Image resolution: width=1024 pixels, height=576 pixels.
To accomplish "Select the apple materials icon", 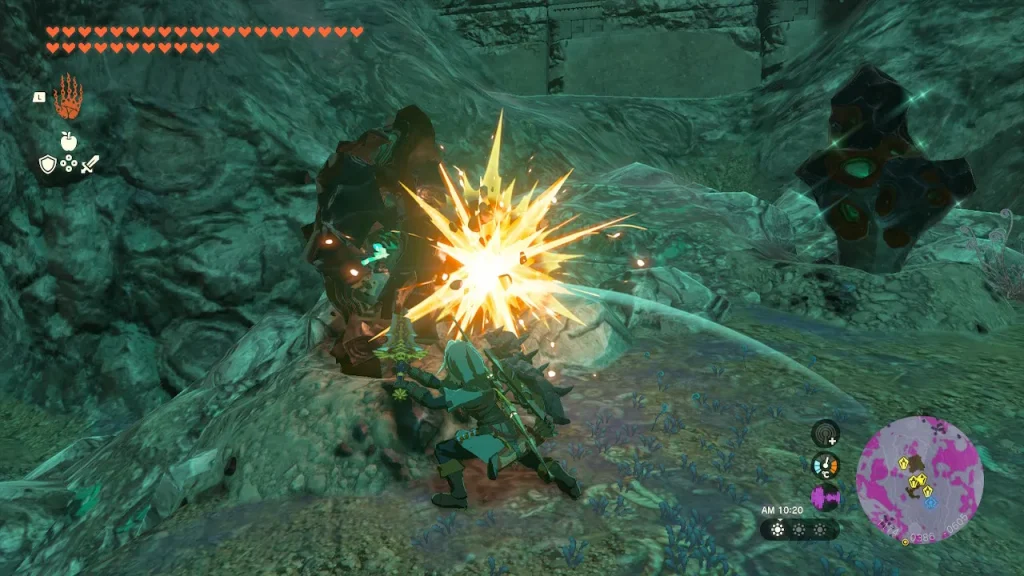I will (68, 142).
